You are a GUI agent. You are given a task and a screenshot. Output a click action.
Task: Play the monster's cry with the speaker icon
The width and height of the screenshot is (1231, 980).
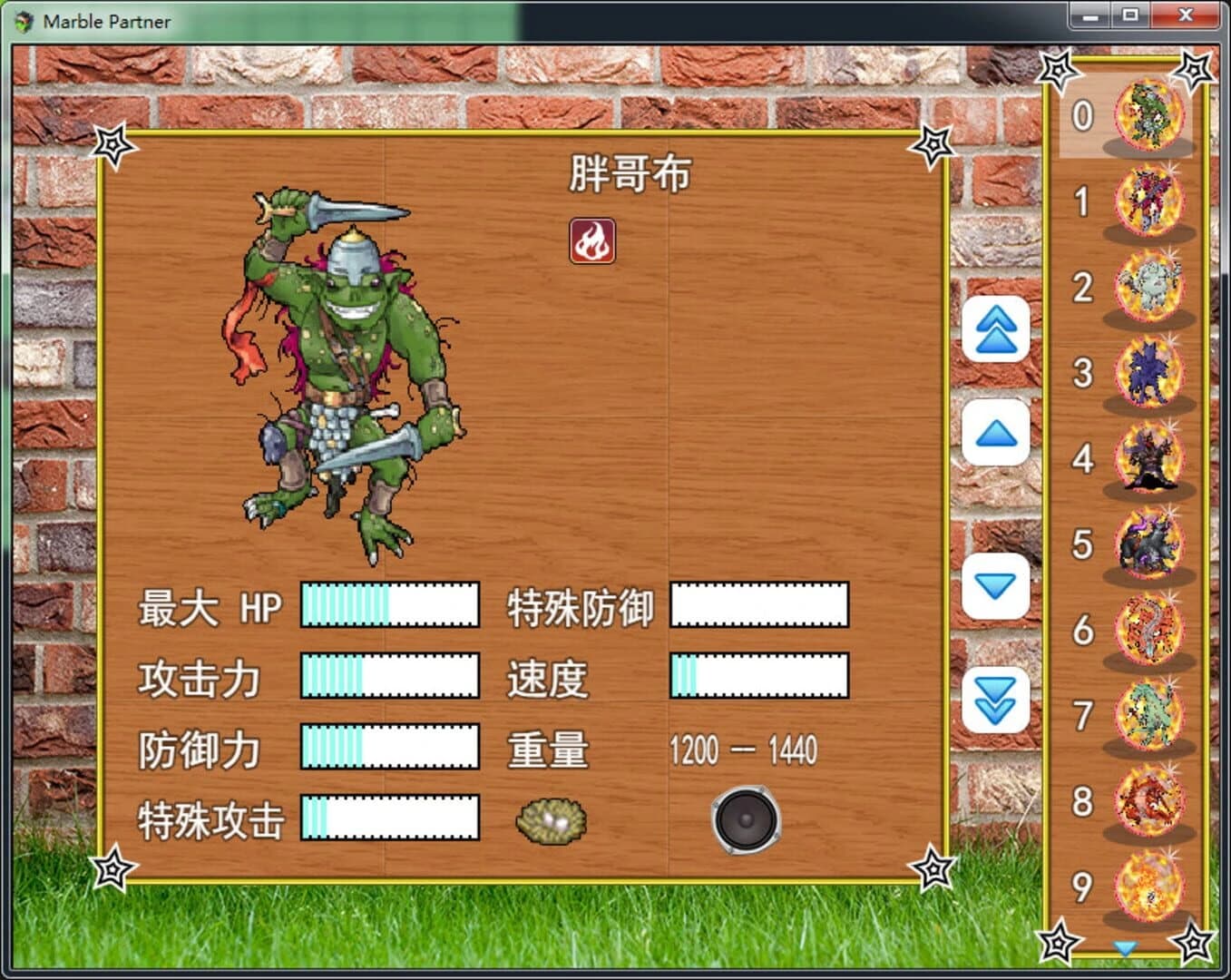tap(745, 821)
